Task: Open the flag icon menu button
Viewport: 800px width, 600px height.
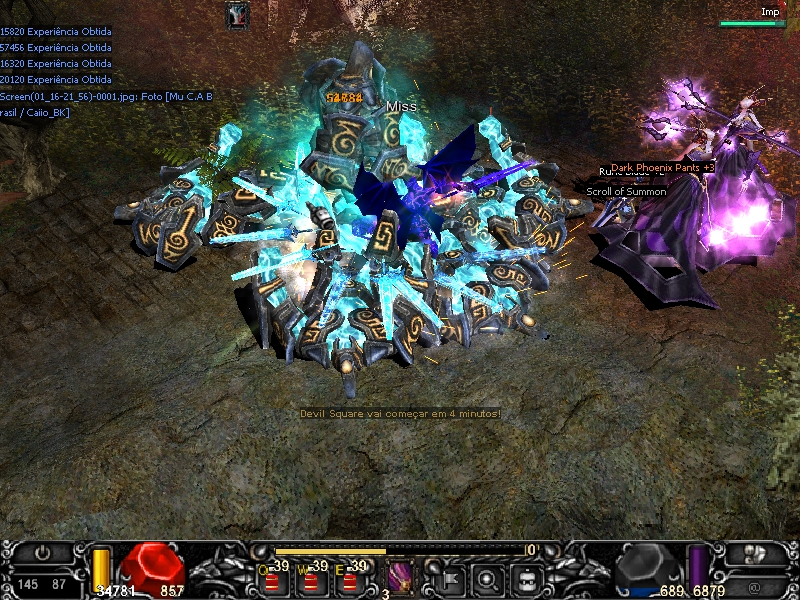Action: pos(450,578)
